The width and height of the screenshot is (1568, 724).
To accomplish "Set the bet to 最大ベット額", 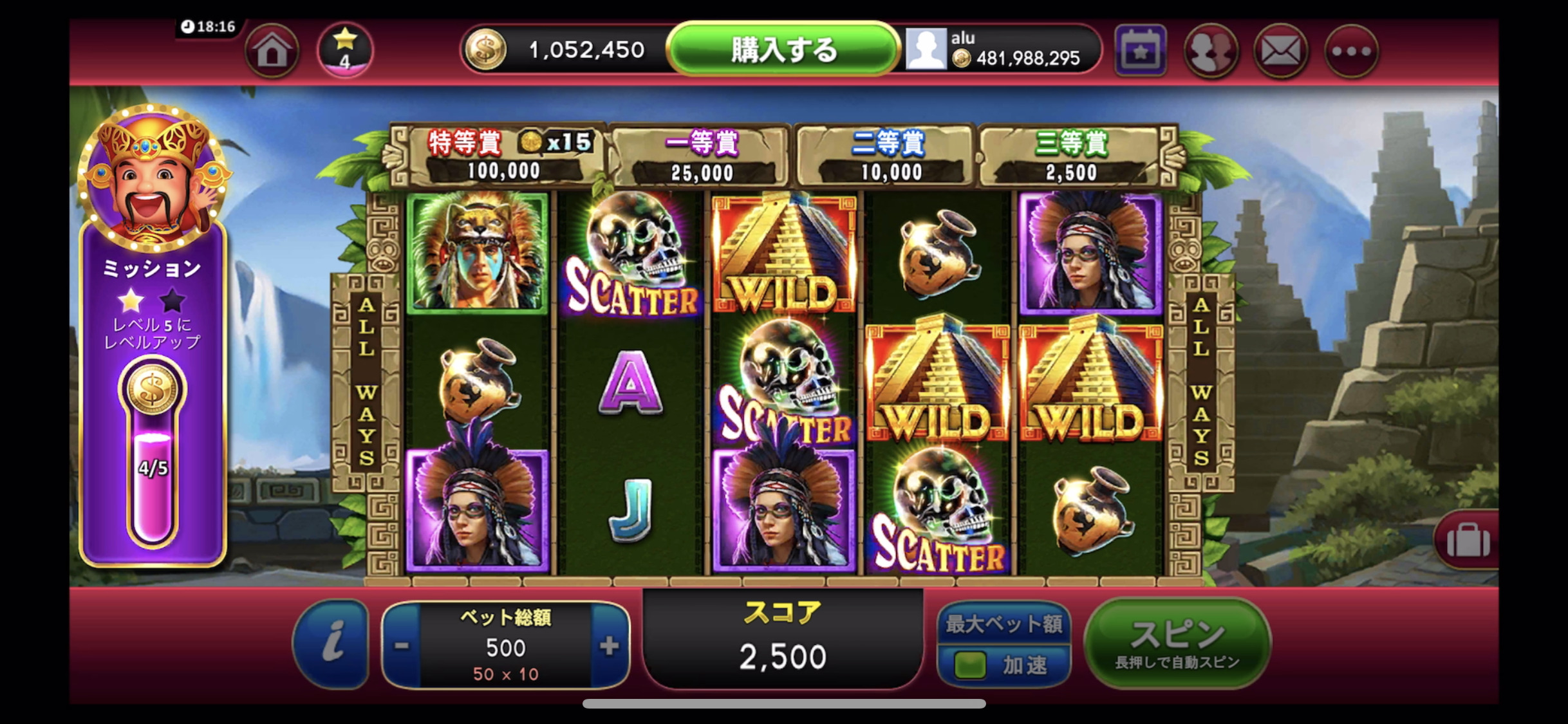I will pyautogui.click(x=1003, y=624).
